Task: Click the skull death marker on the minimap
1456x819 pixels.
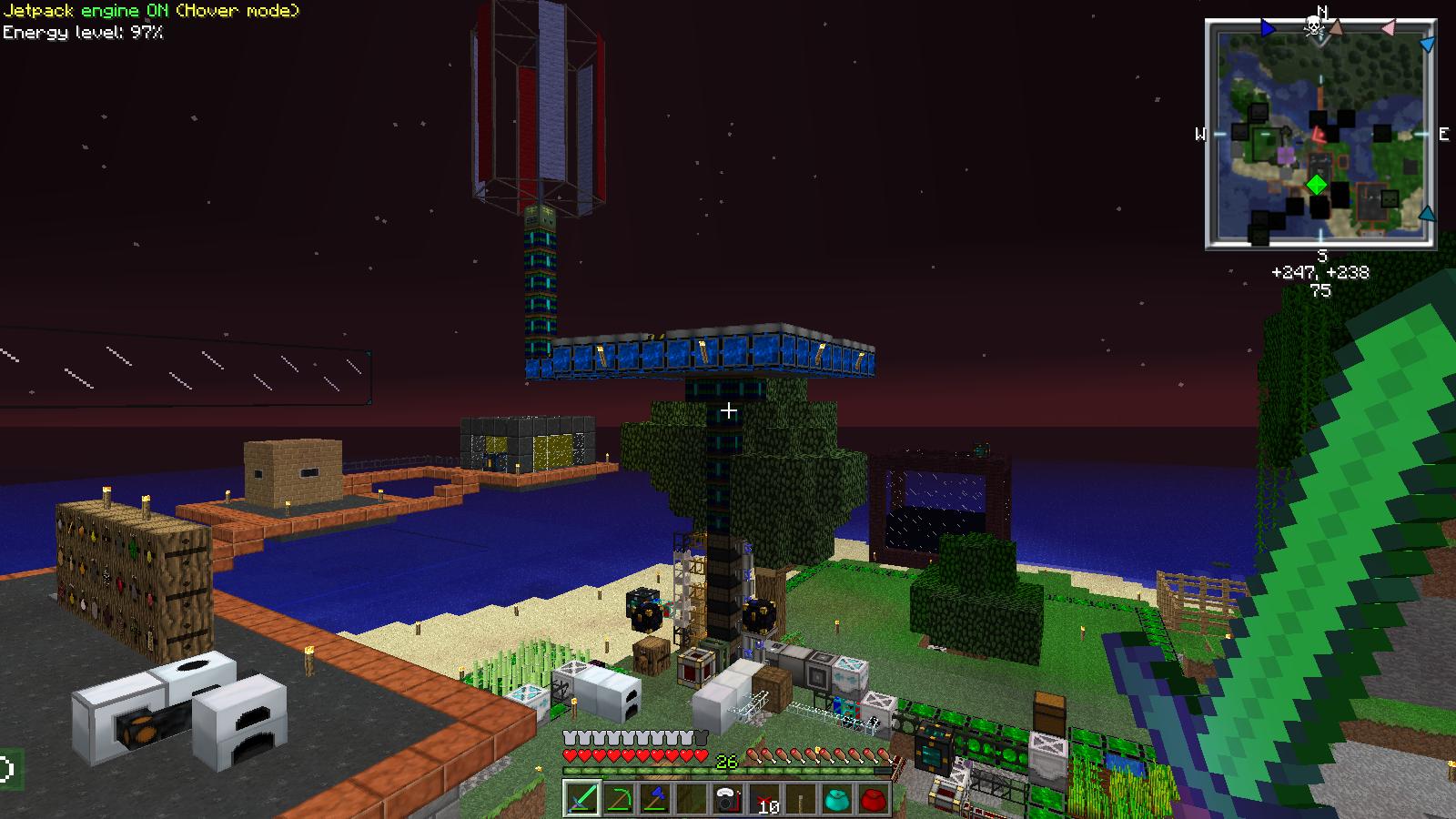Action: click(x=1314, y=26)
